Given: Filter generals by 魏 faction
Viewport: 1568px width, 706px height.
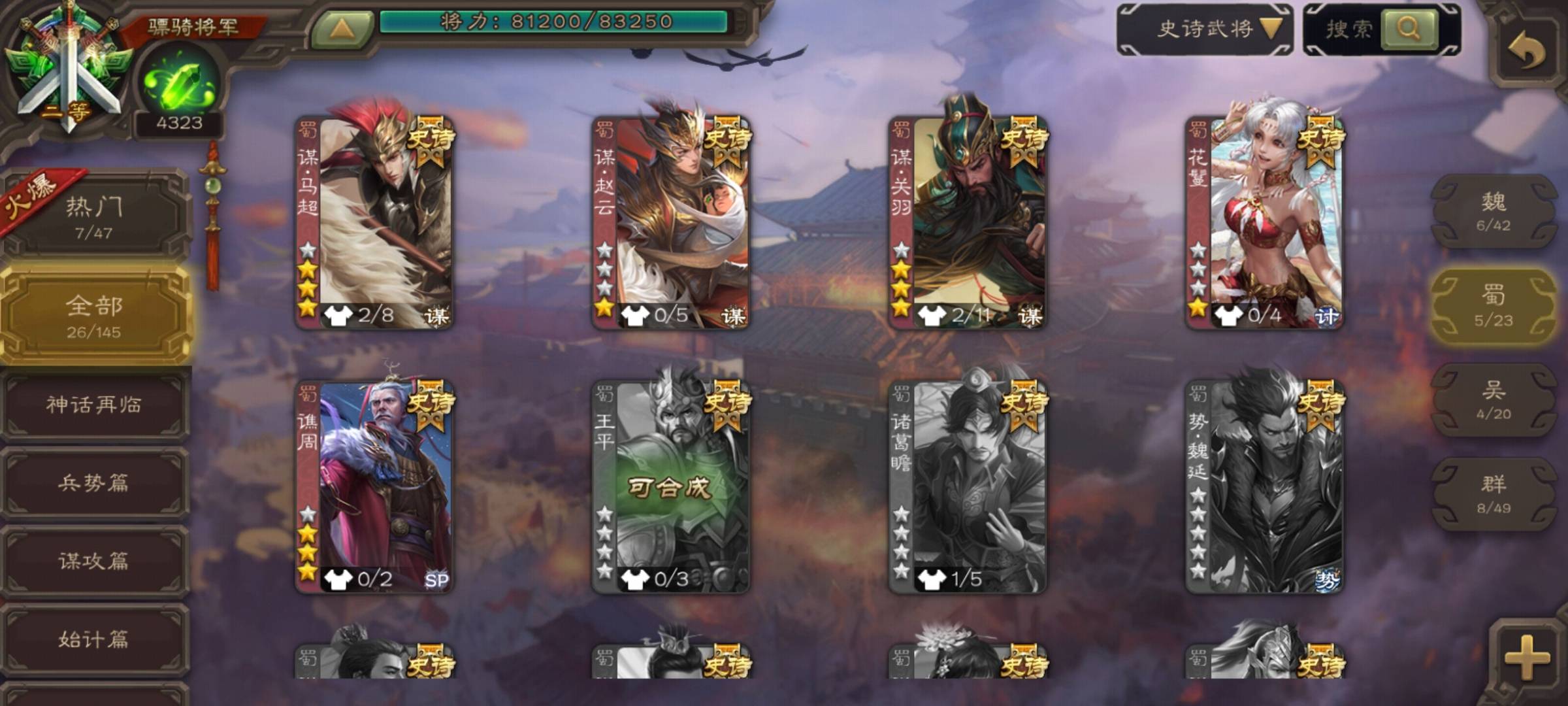Looking at the screenshot, I should [x=1494, y=211].
